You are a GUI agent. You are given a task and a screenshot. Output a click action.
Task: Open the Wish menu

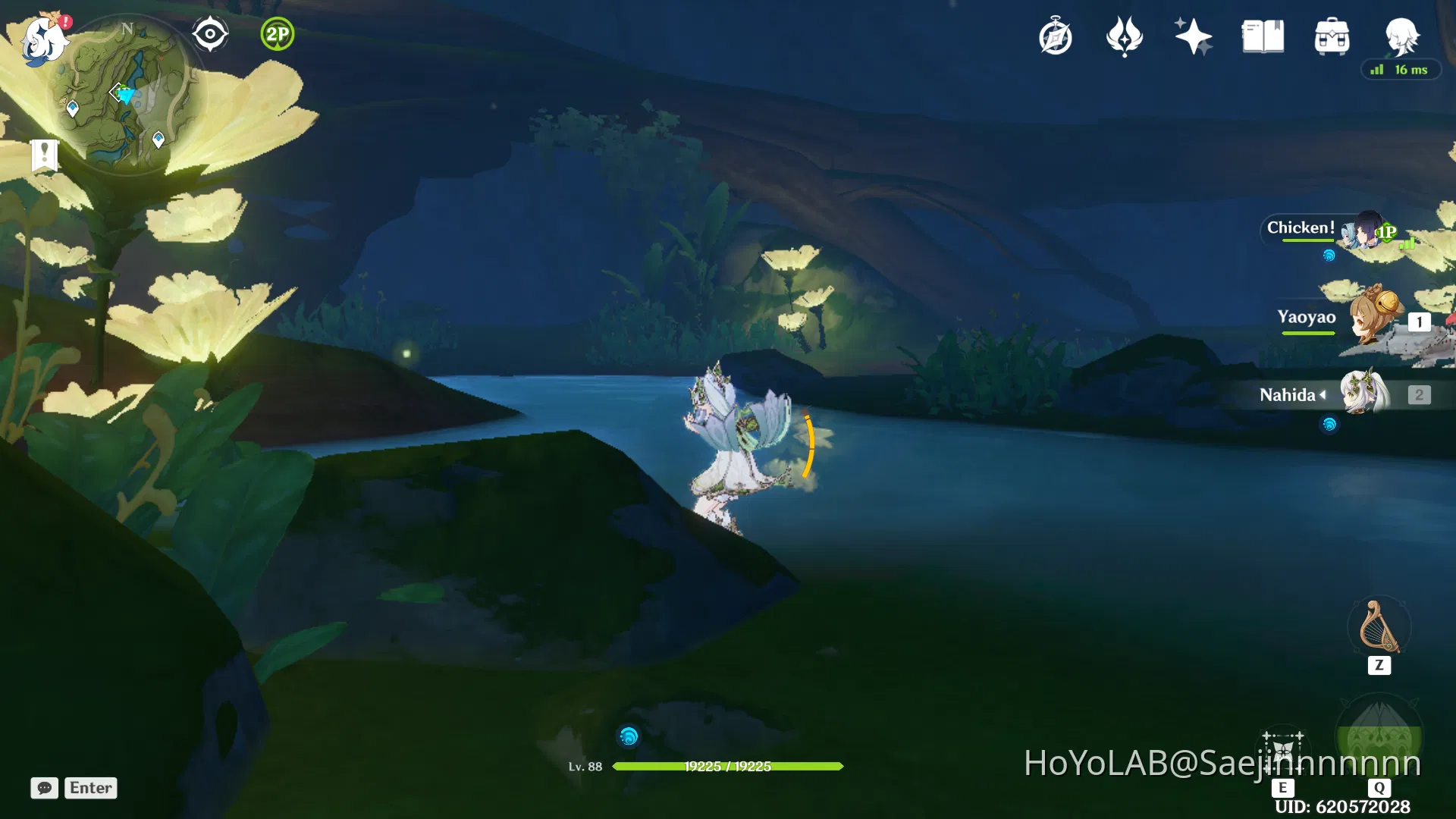[x=1124, y=36]
